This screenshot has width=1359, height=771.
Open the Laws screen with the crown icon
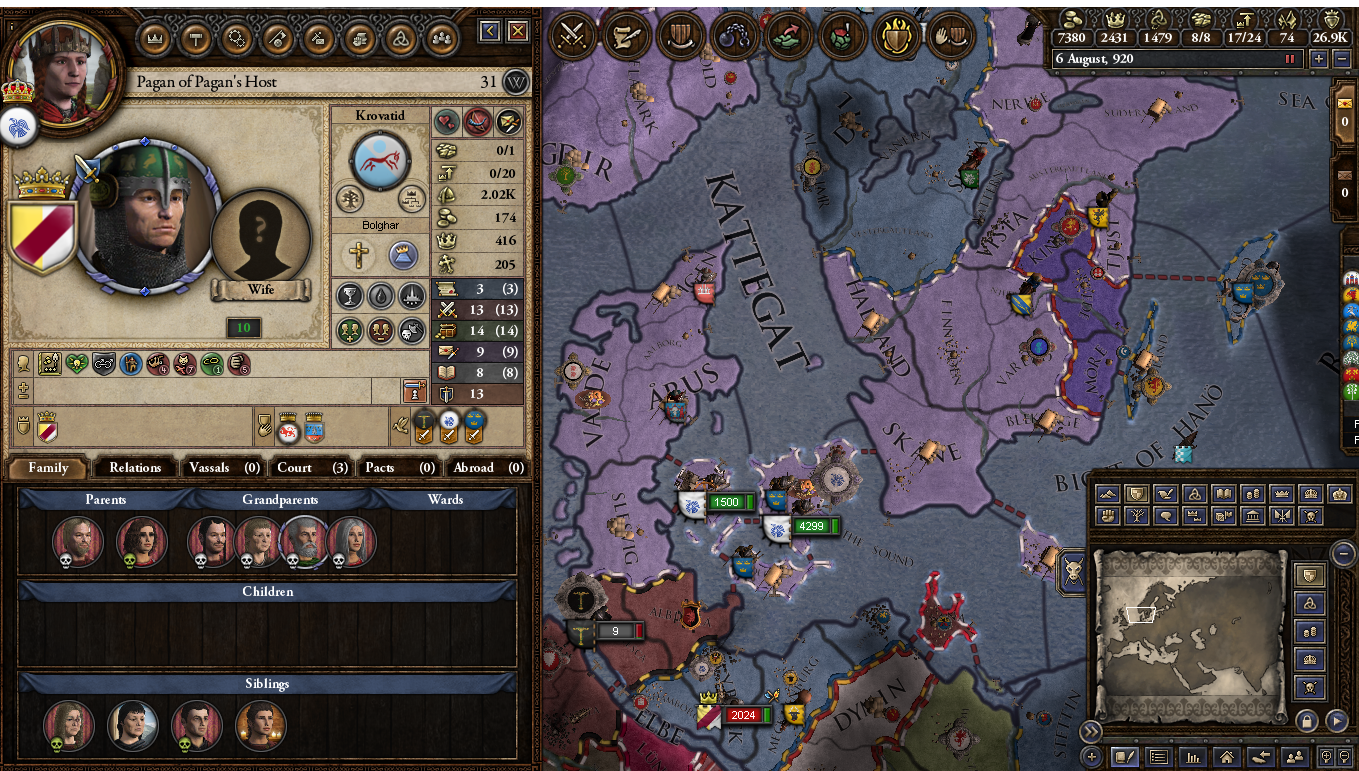tap(155, 40)
